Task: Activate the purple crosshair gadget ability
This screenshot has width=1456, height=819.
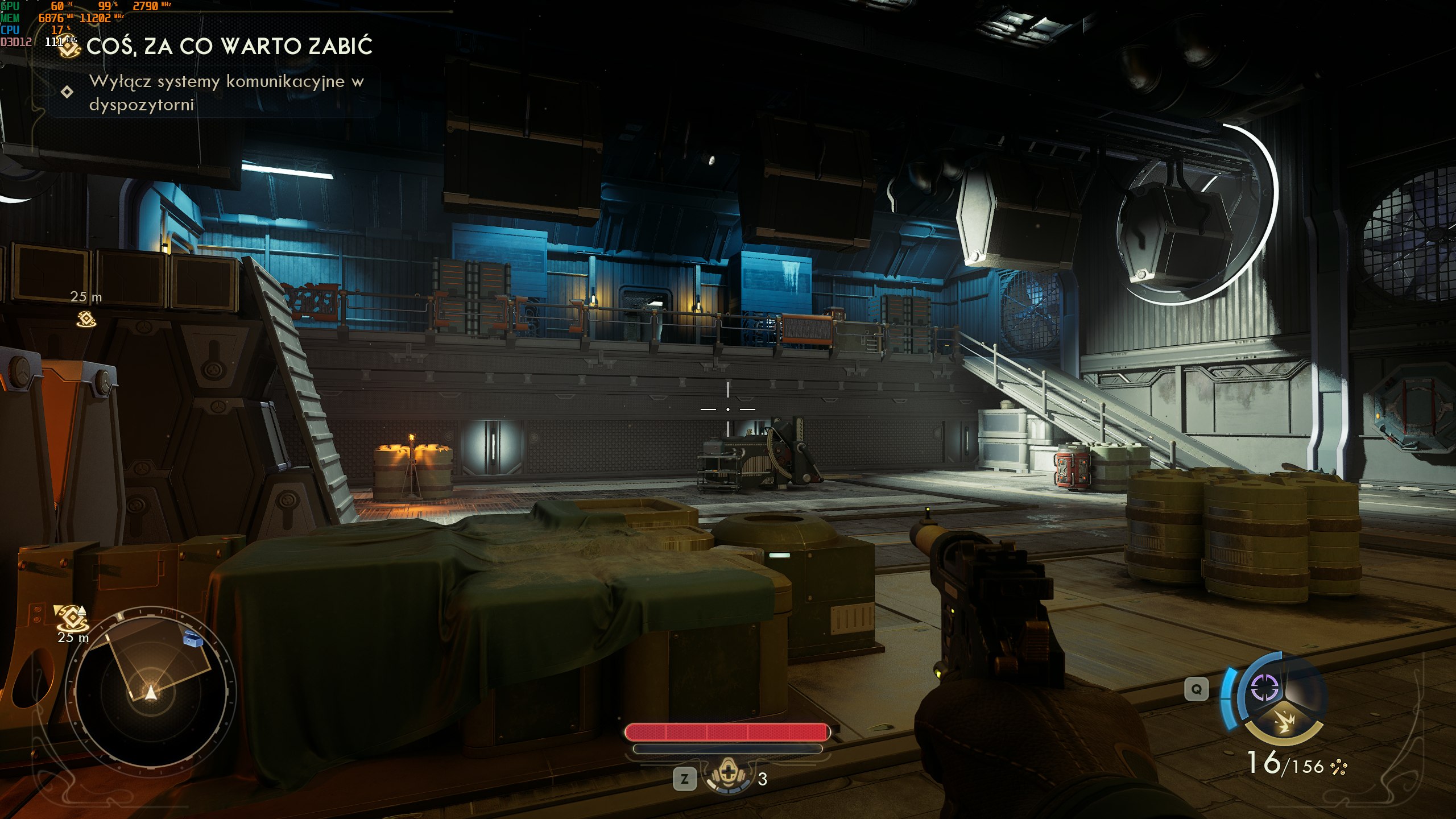Action: pyautogui.click(x=1265, y=689)
